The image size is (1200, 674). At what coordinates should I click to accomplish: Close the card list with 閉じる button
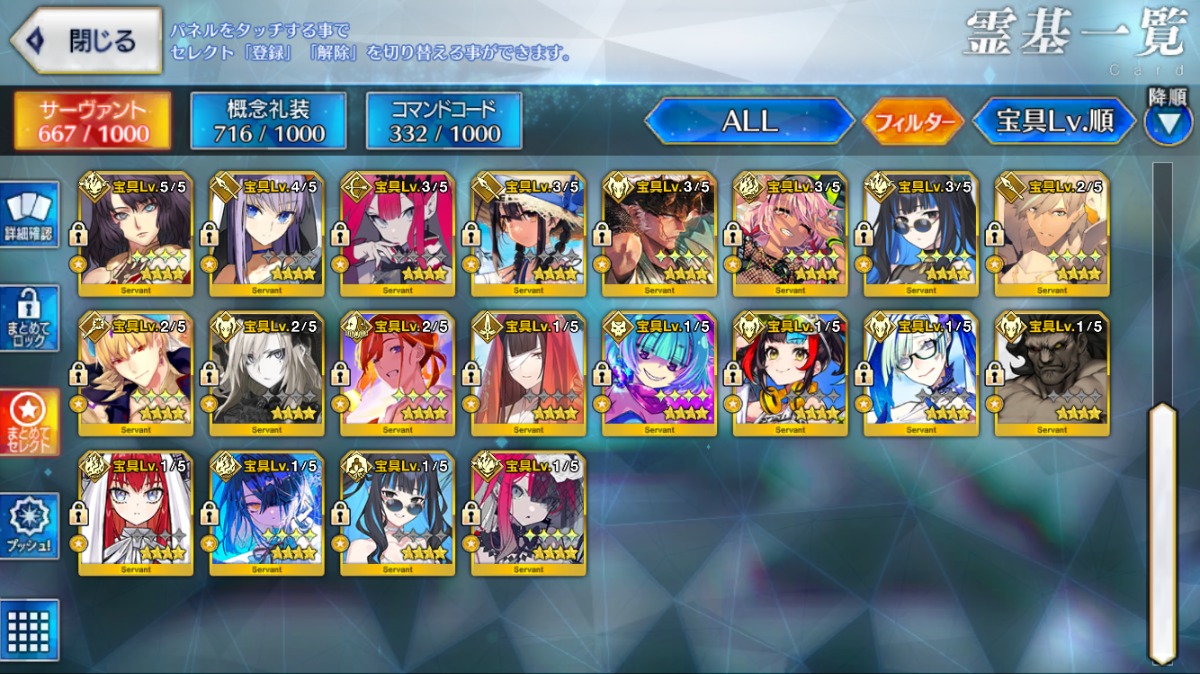click(x=86, y=41)
